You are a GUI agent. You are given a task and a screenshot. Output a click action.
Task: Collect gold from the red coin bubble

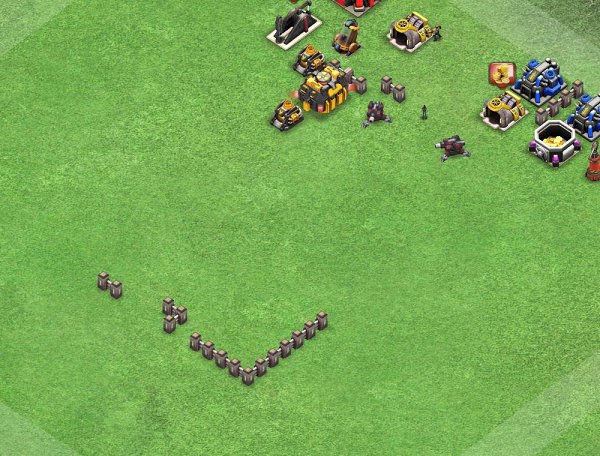[500, 74]
